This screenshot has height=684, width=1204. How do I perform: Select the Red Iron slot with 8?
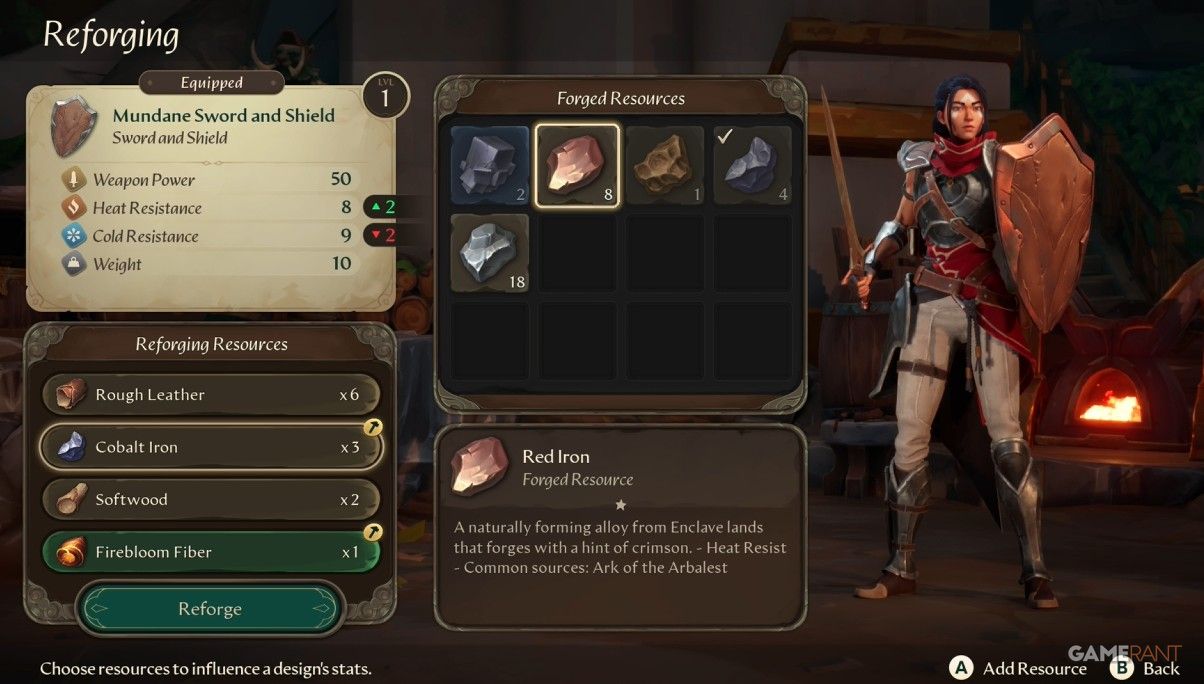click(x=577, y=165)
